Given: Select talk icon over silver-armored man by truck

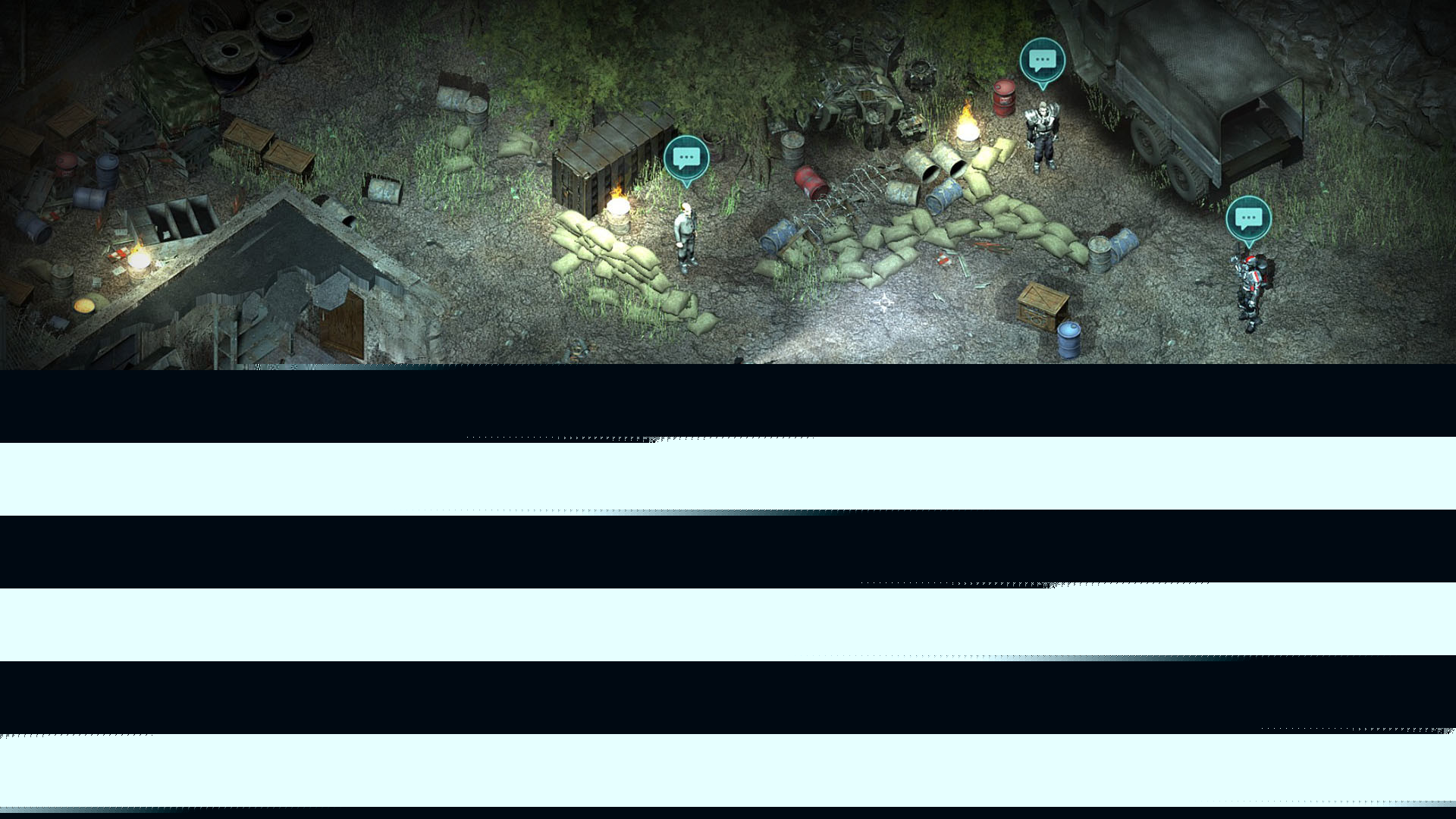Looking at the screenshot, I should tap(1042, 60).
